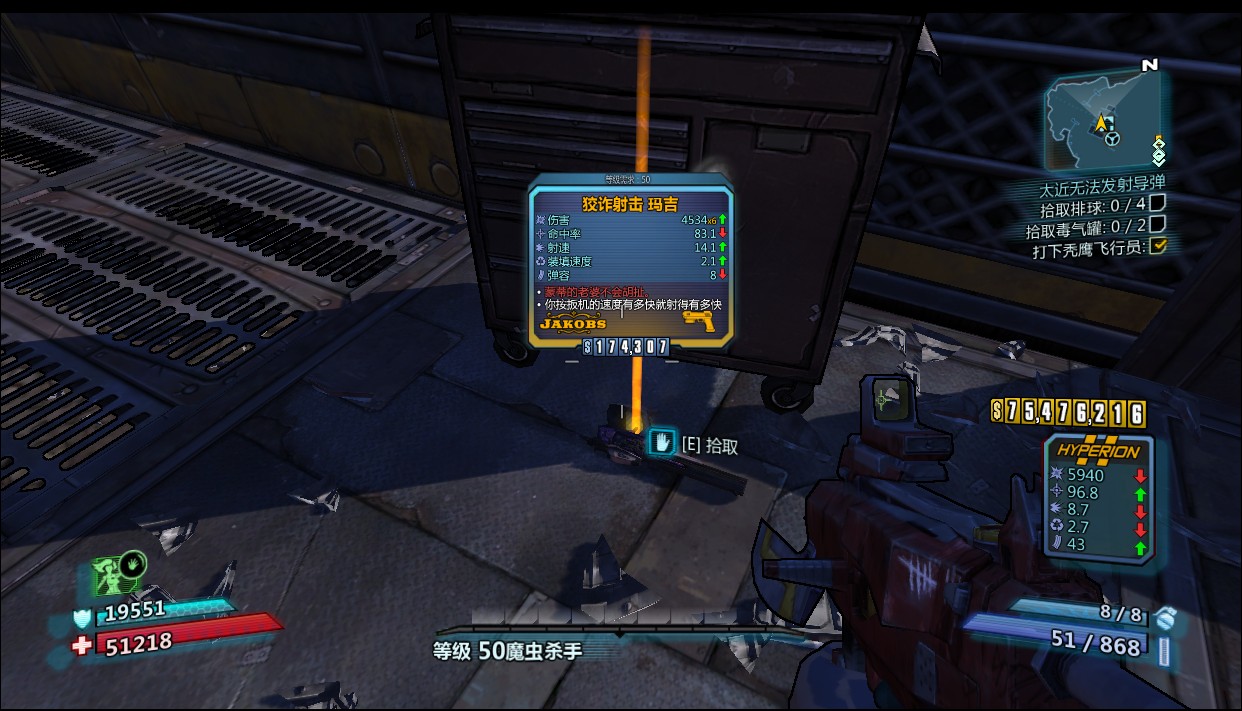Select the 狡诈射击 玛吉 item card title
Viewport: 1242px width, 711px height.
coord(629,204)
